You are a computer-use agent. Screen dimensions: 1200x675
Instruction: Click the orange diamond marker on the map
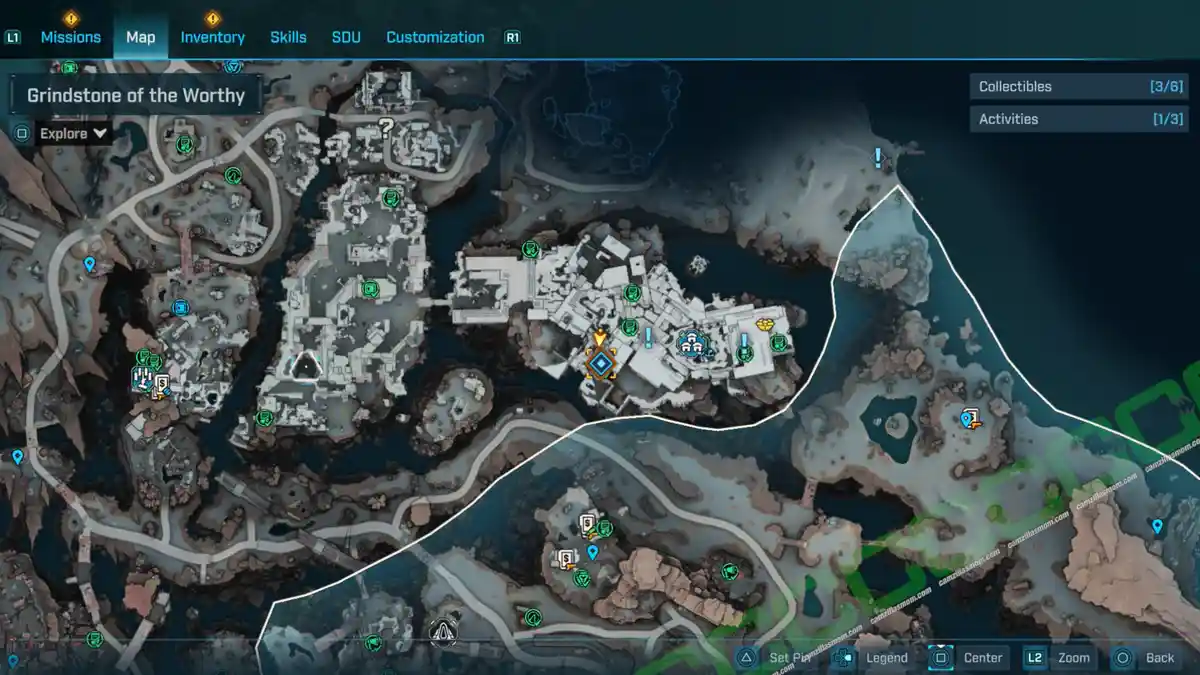point(600,364)
